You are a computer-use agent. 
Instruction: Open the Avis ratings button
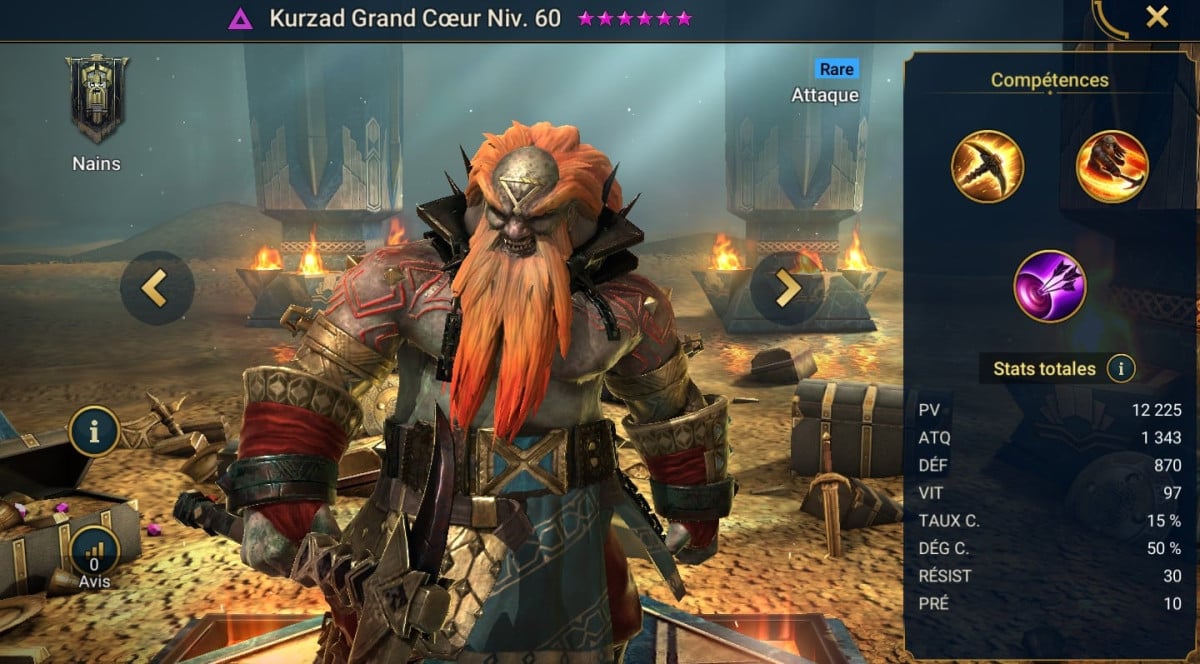[x=94, y=554]
